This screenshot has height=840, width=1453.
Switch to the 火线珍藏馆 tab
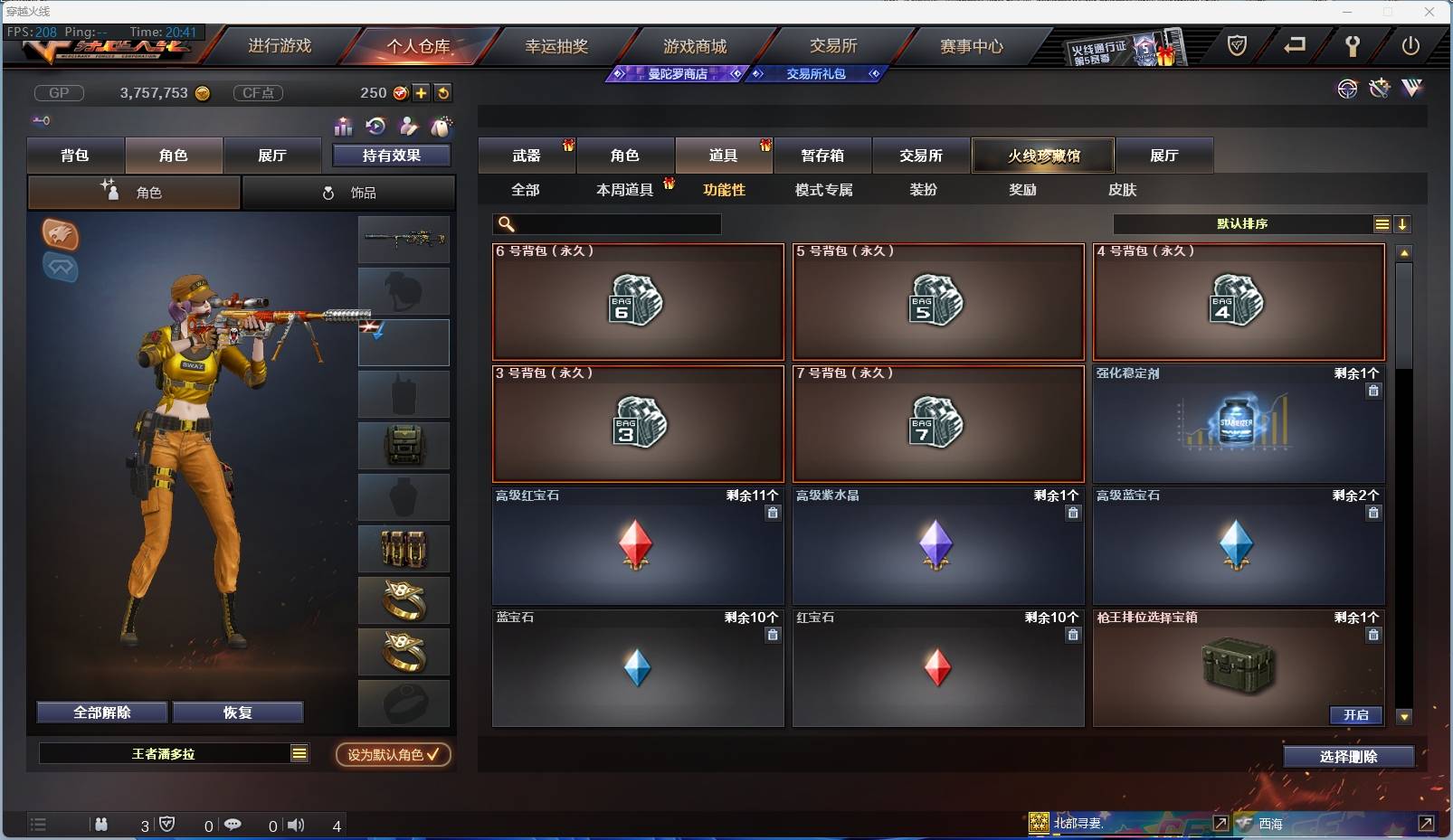tap(1044, 155)
